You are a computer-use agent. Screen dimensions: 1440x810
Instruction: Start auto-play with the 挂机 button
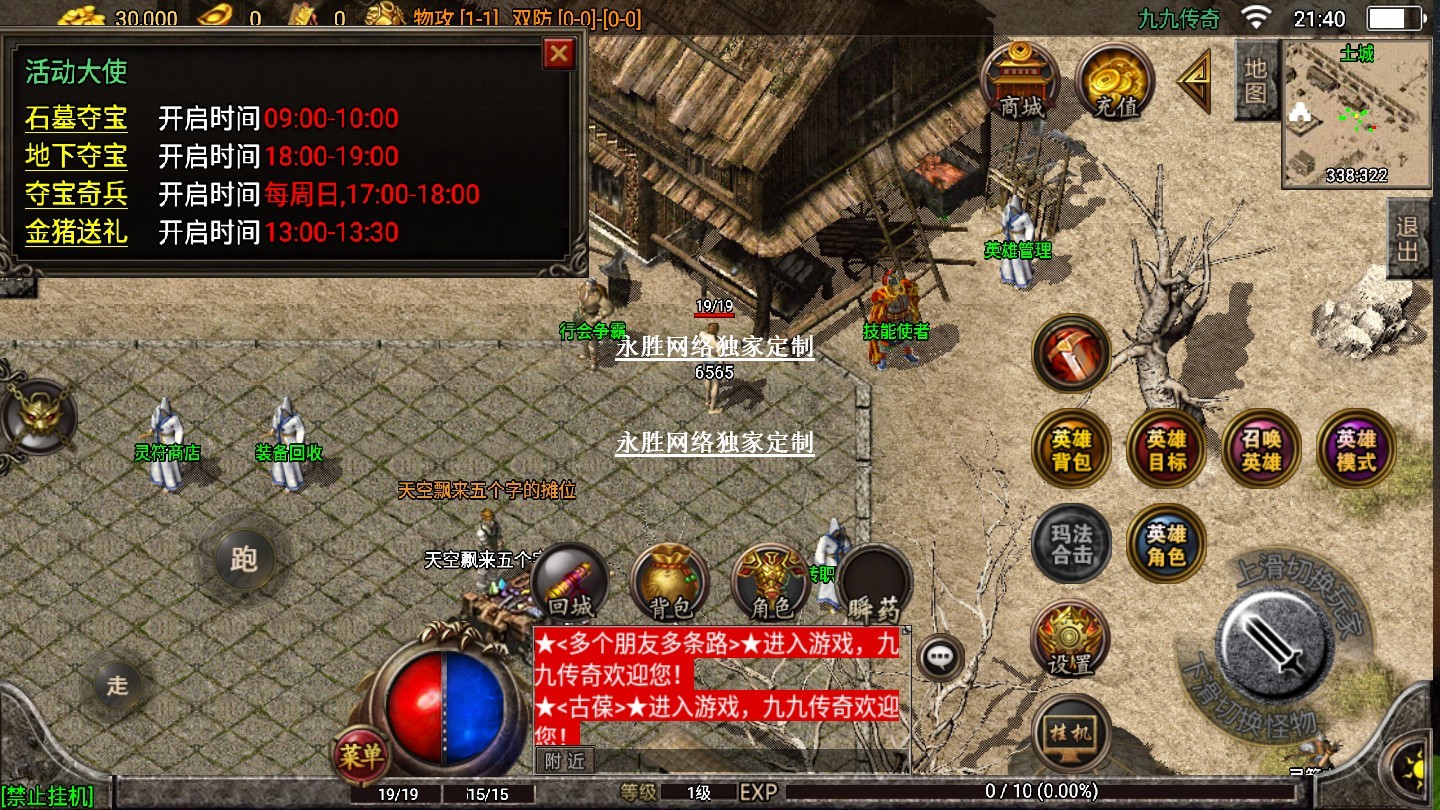pyautogui.click(x=1071, y=732)
